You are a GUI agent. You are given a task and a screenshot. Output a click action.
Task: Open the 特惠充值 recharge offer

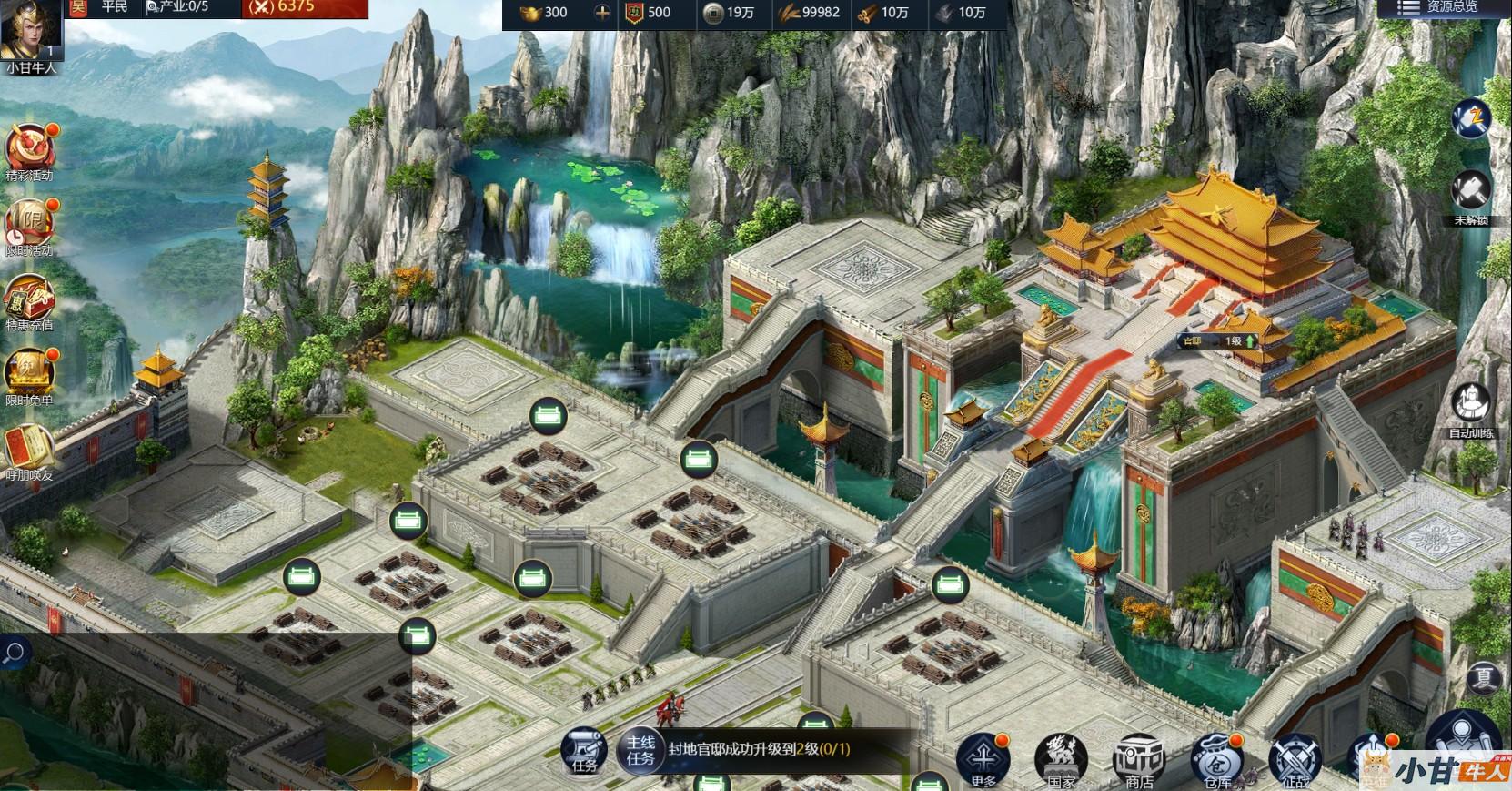tap(29, 298)
